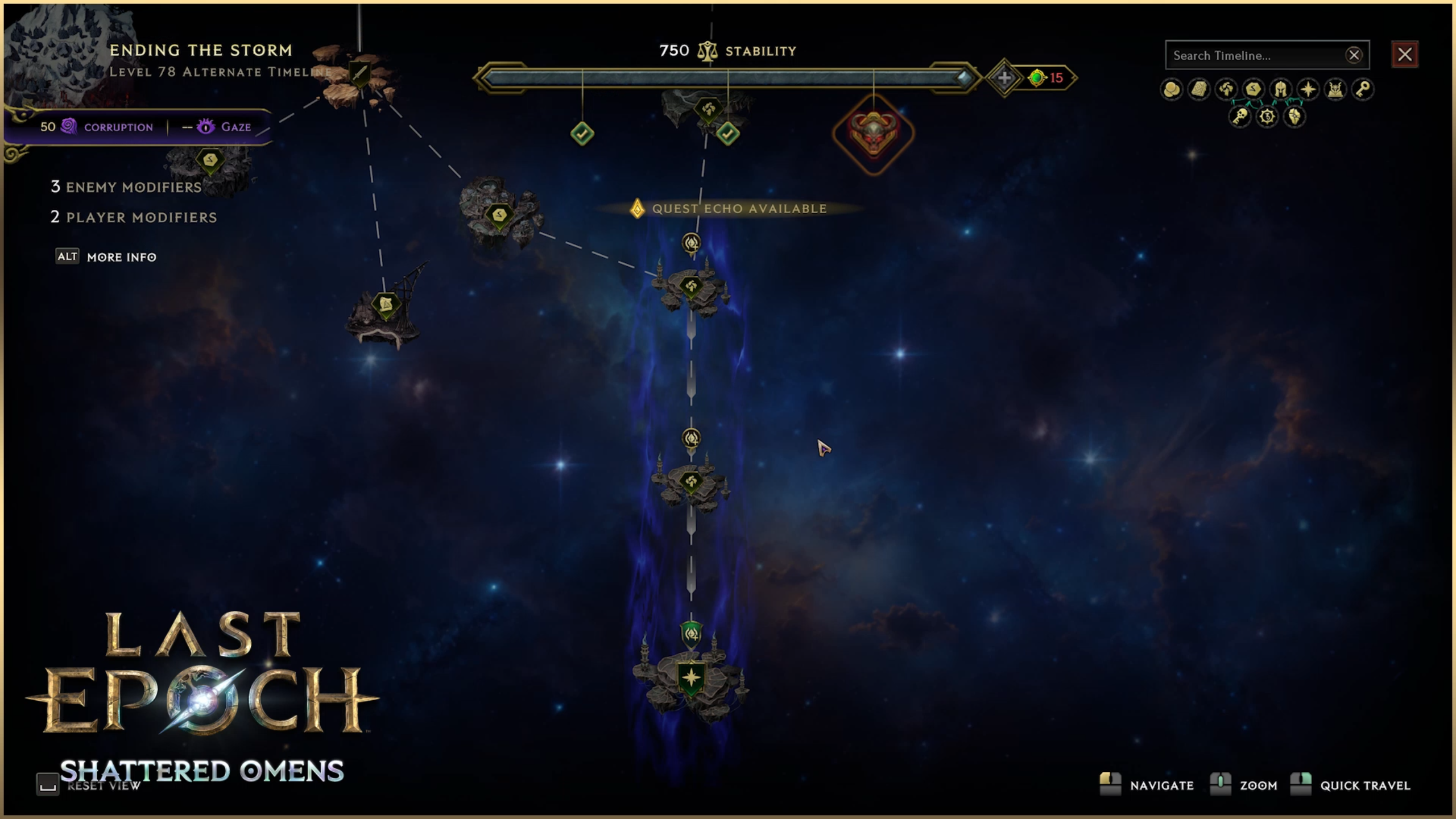Click the Reset View button
1456x819 pixels.
click(48, 785)
